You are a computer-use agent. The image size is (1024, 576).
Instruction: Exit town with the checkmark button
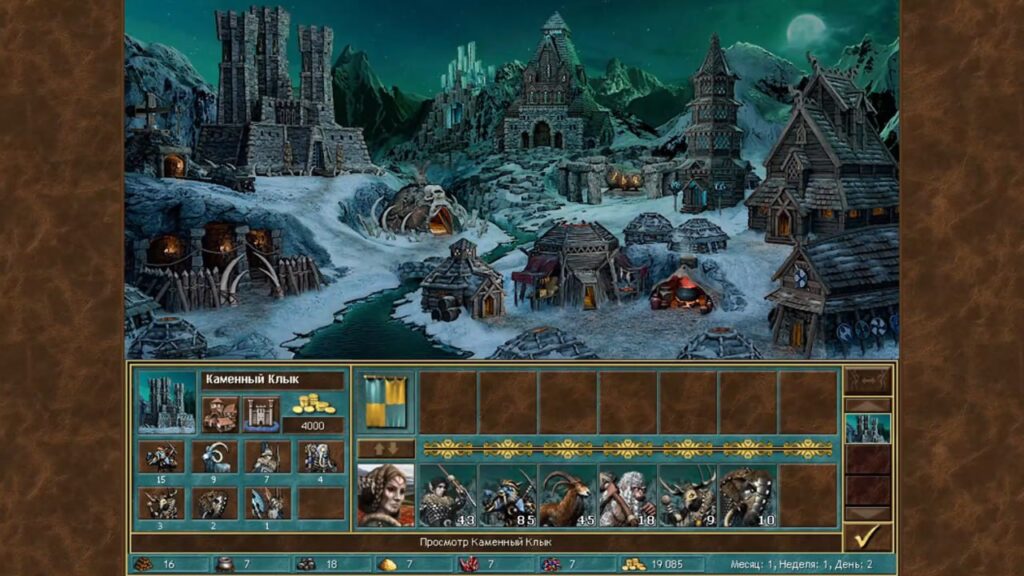867,536
